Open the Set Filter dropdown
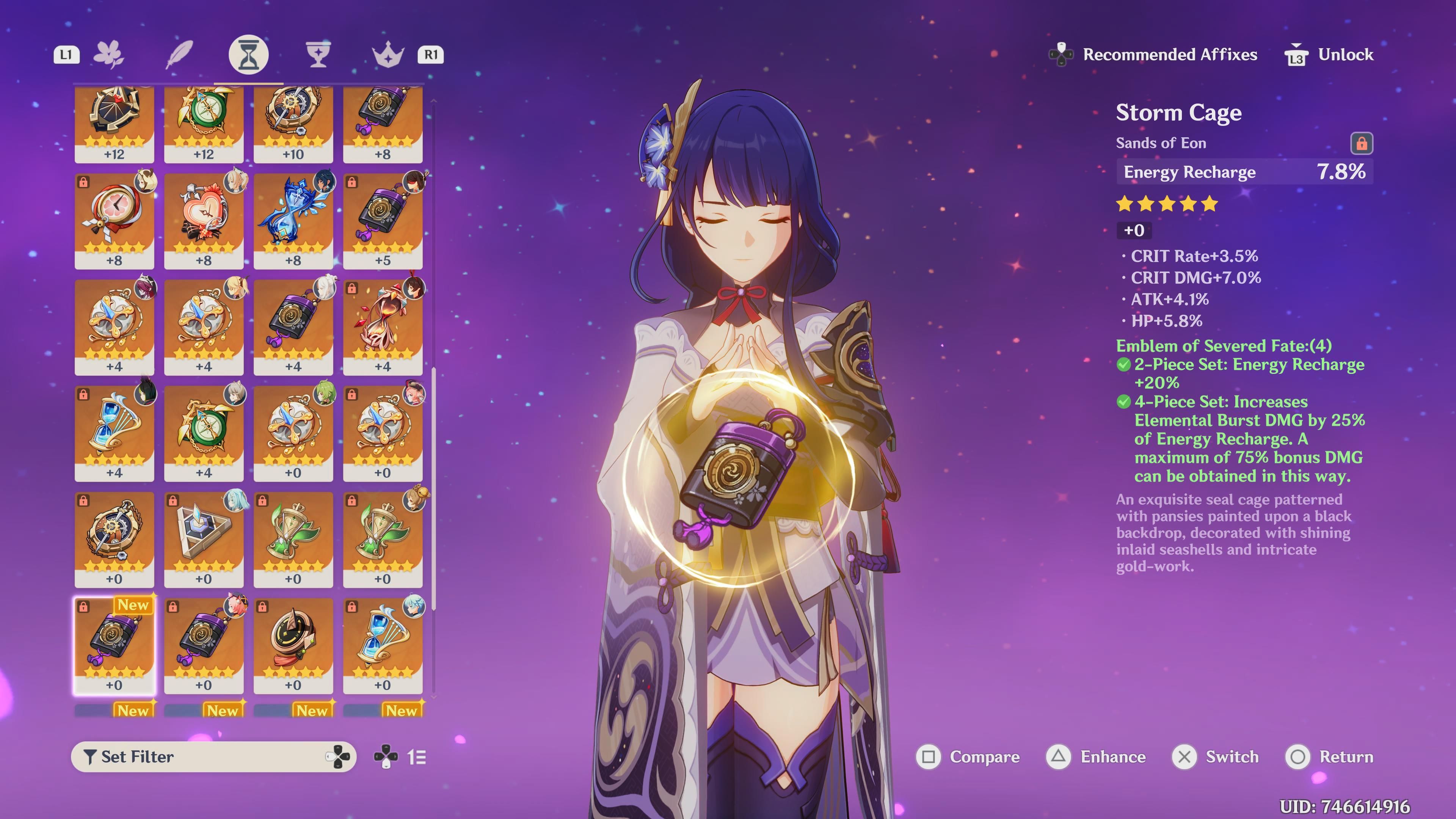Viewport: 1456px width, 819px height. [213, 757]
